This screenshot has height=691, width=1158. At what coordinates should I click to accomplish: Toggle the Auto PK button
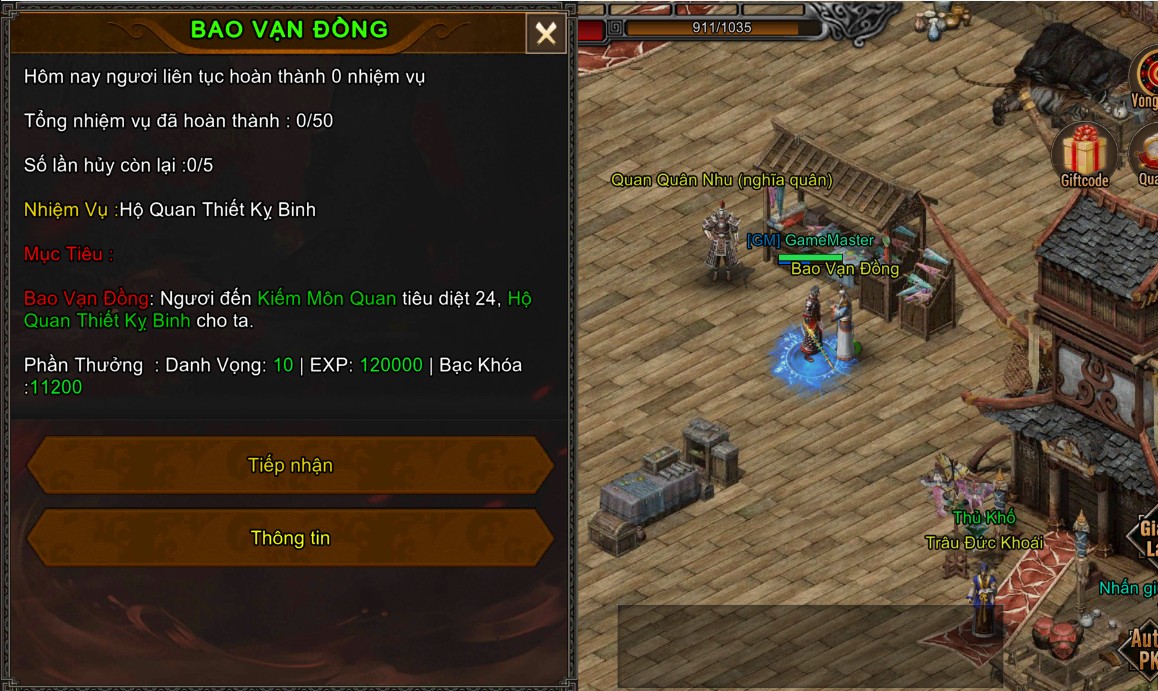[x=1142, y=648]
